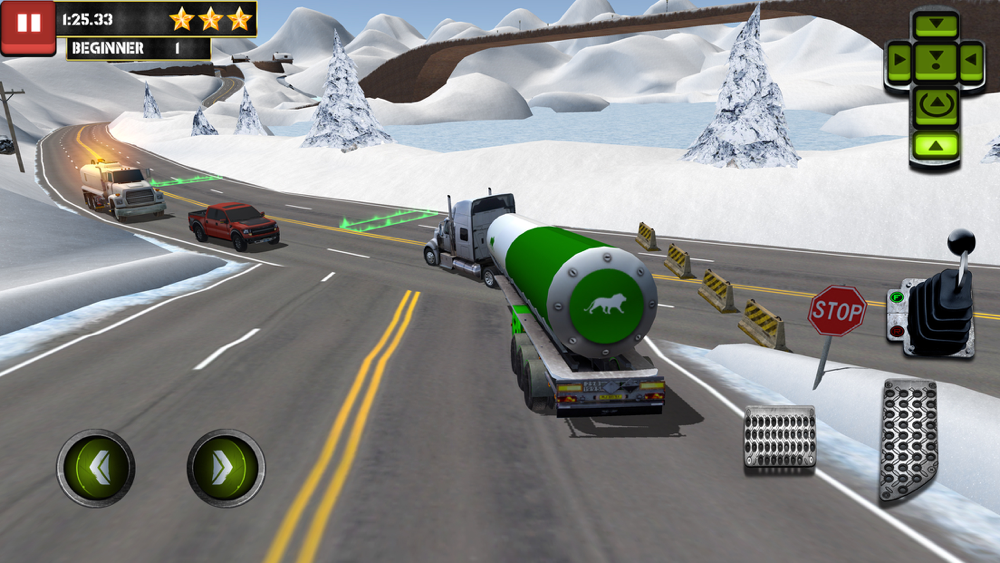Viewport: 1000px width, 563px height.
Task: Step on the accelerator pedal
Action: (908, 440)
